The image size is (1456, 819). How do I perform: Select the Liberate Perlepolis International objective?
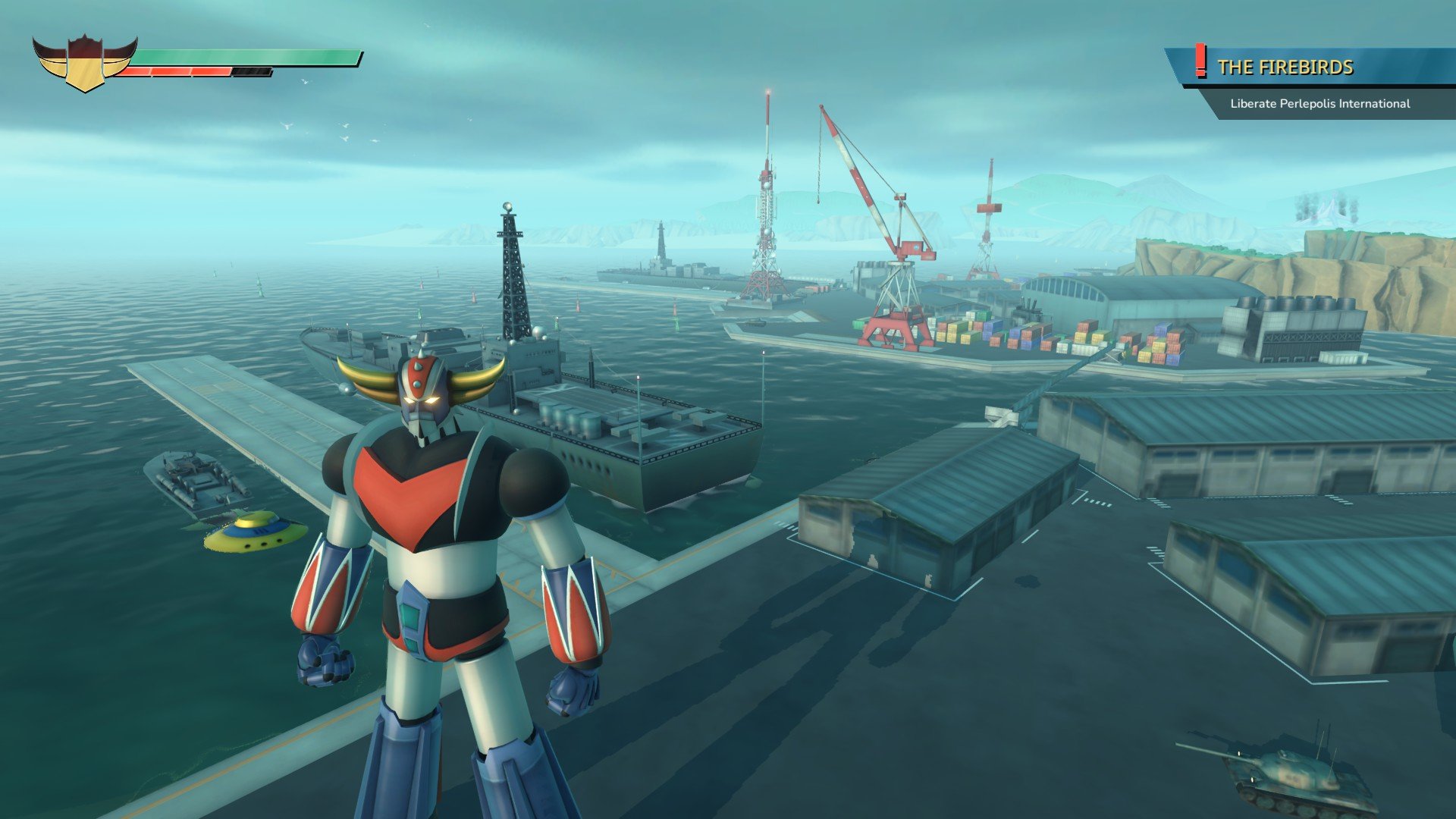pyautogui.click(x=1319, y=104)
